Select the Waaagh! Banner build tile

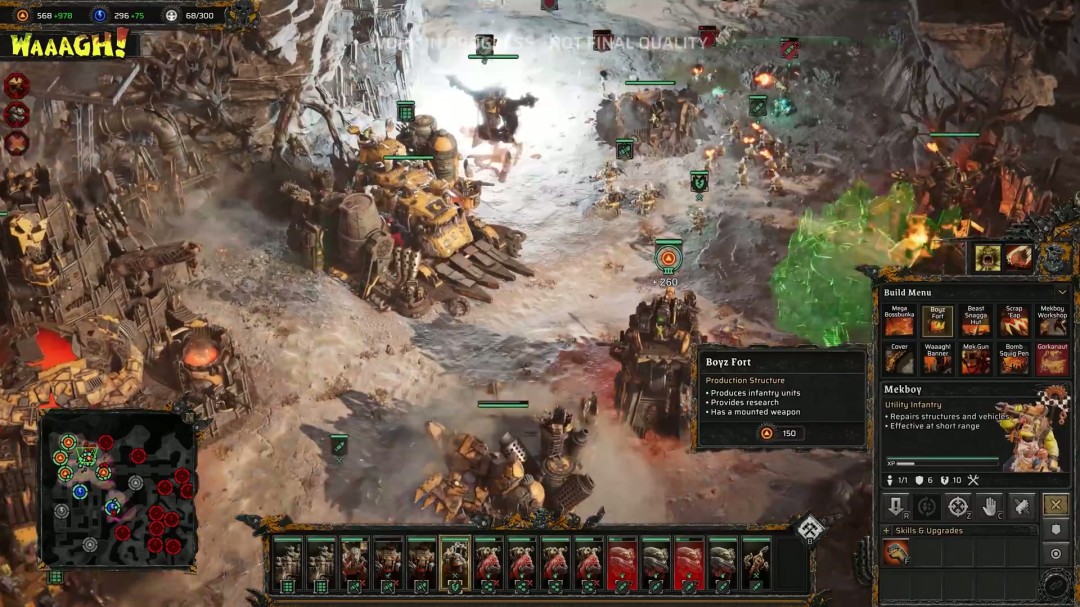pos(937,359)
